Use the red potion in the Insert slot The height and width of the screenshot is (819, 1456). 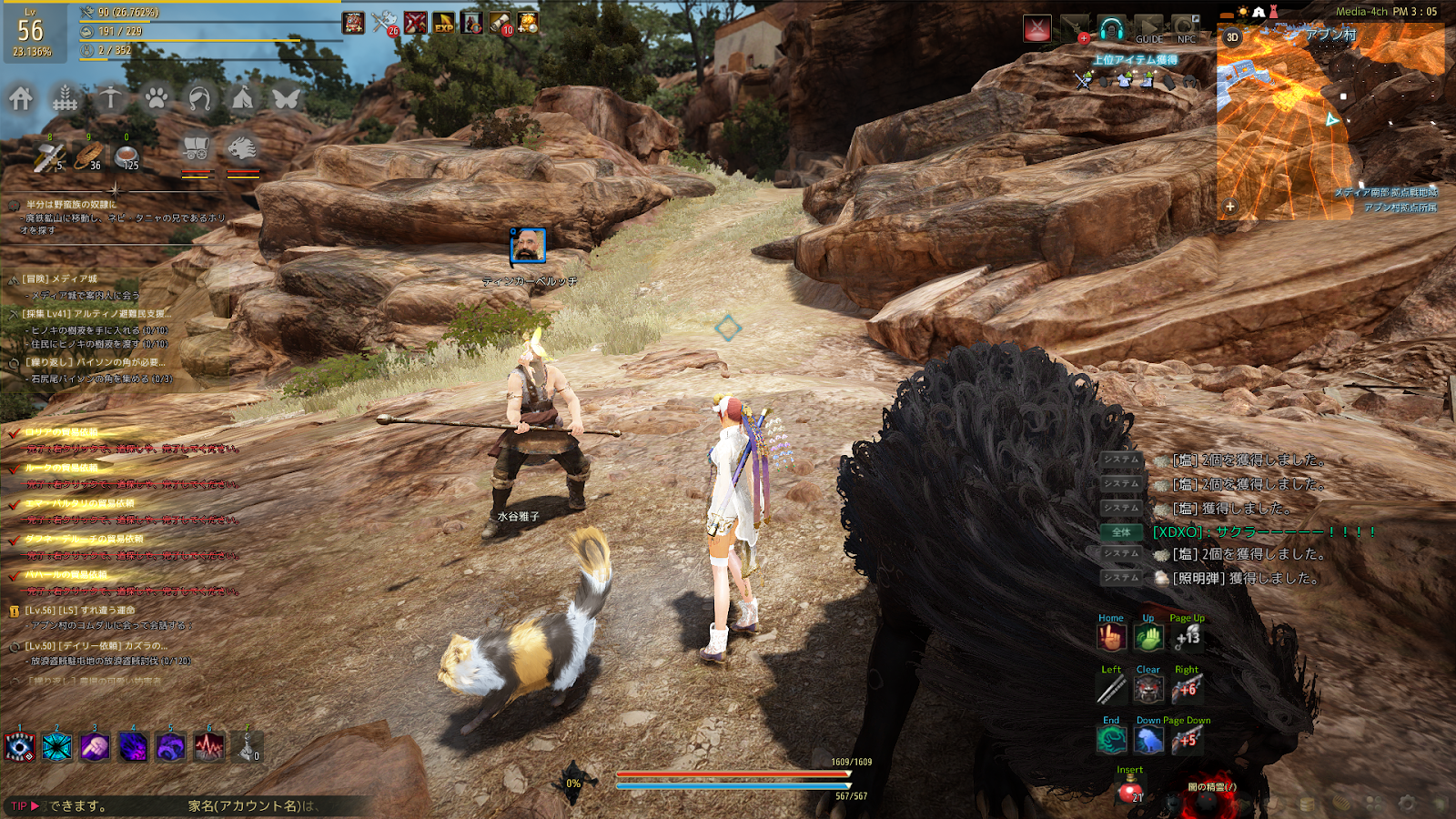[x=1130, y=790]
